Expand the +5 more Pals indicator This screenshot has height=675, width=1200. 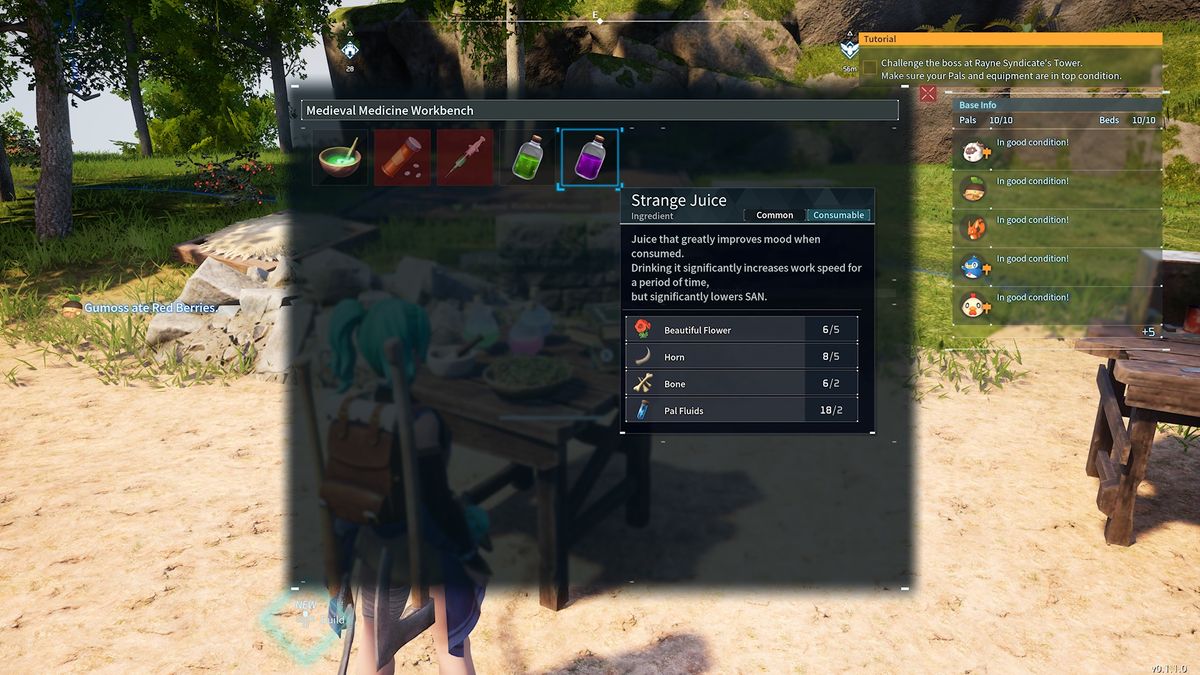1148,332
